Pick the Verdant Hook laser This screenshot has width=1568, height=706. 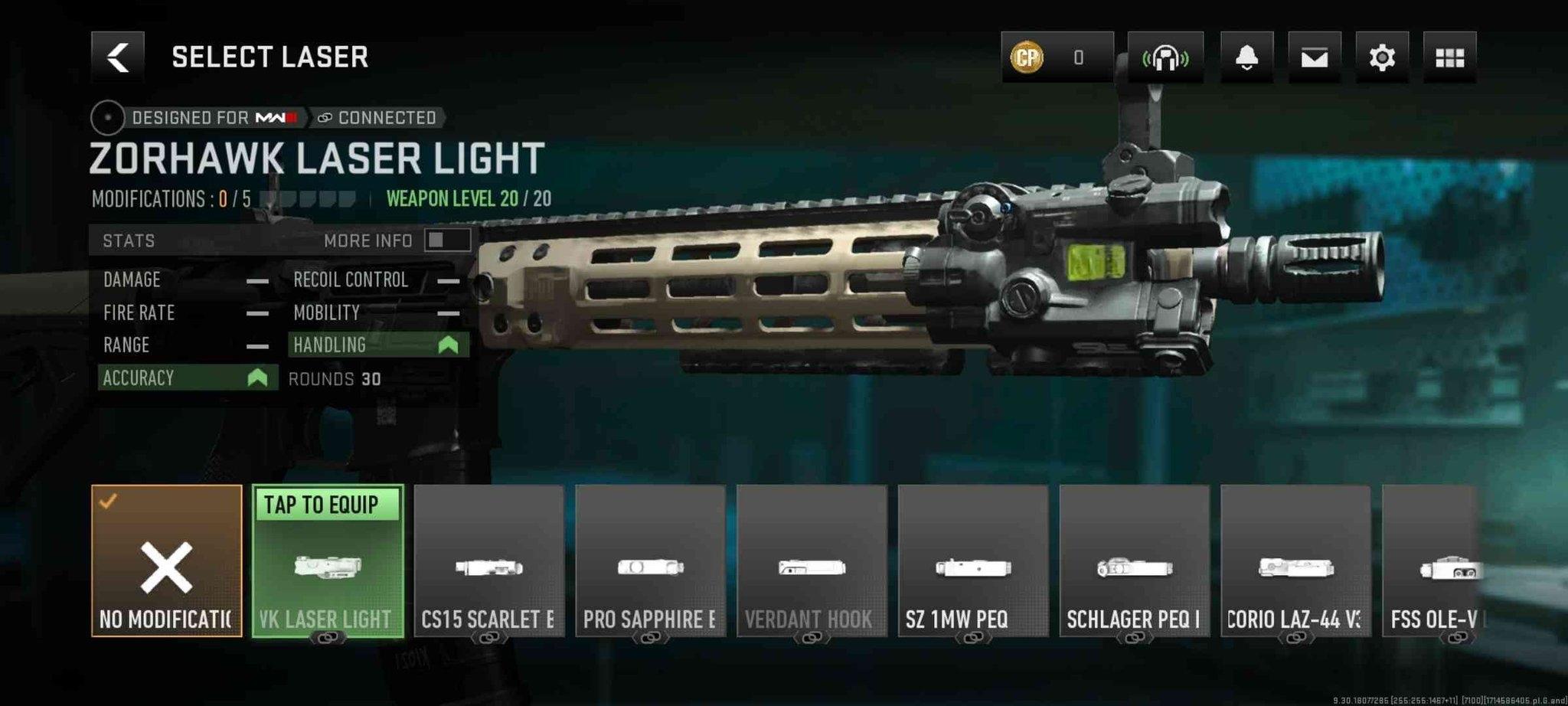[x=812, y=561]
